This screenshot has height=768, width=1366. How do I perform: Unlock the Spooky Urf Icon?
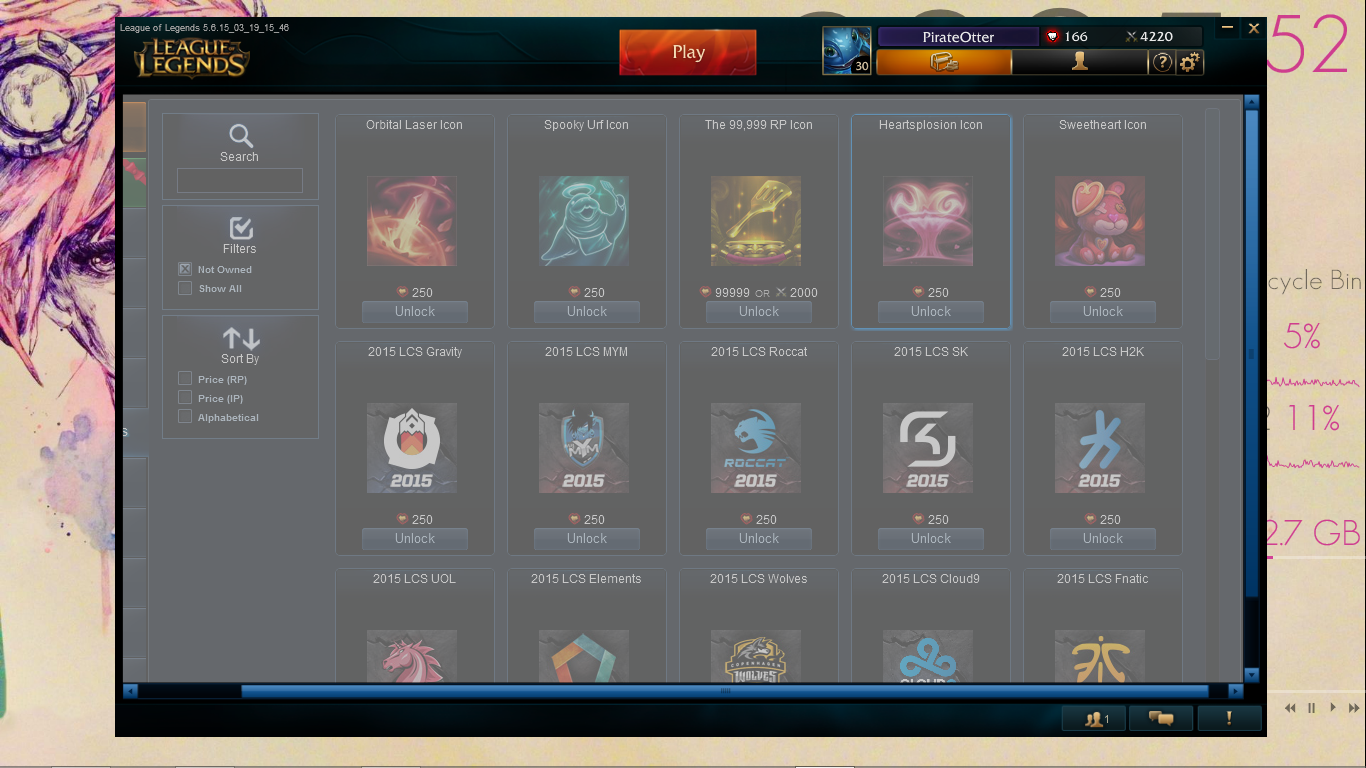[x=586, y=311]
